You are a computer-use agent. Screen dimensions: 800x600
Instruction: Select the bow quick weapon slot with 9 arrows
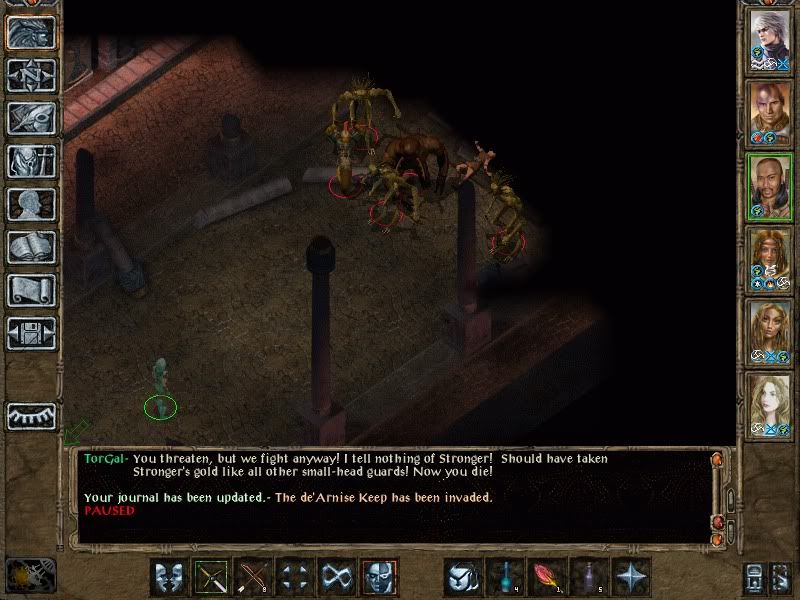point(254,577)
